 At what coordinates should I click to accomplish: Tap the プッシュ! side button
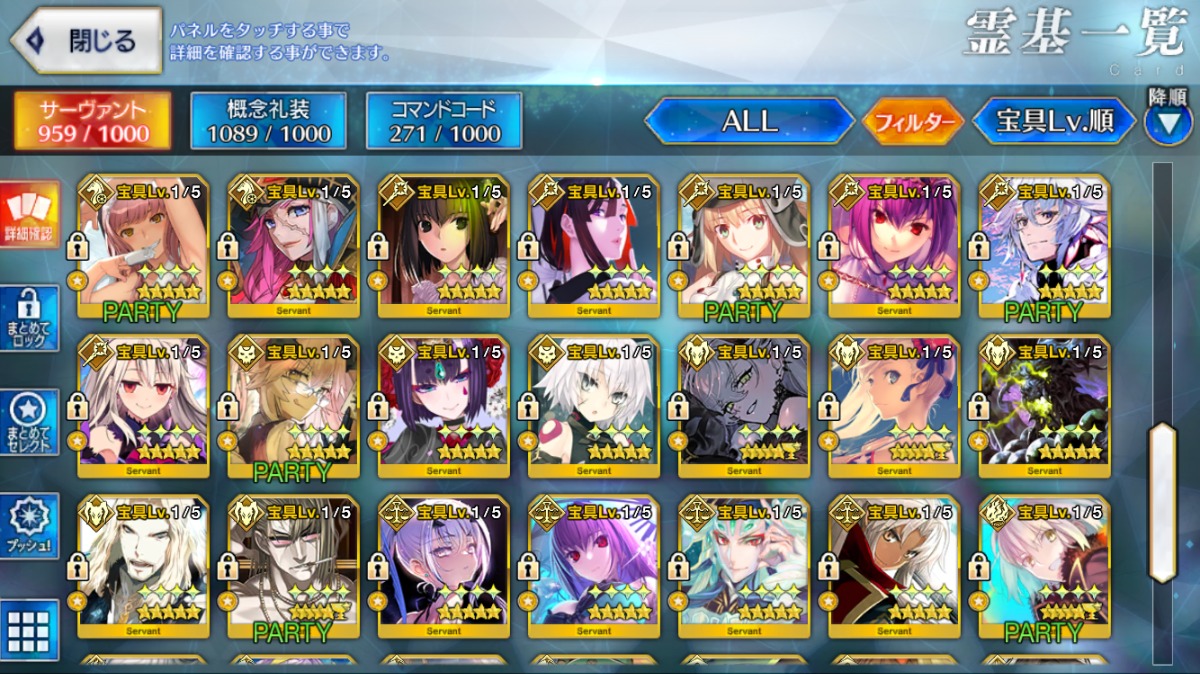point(29,526)
